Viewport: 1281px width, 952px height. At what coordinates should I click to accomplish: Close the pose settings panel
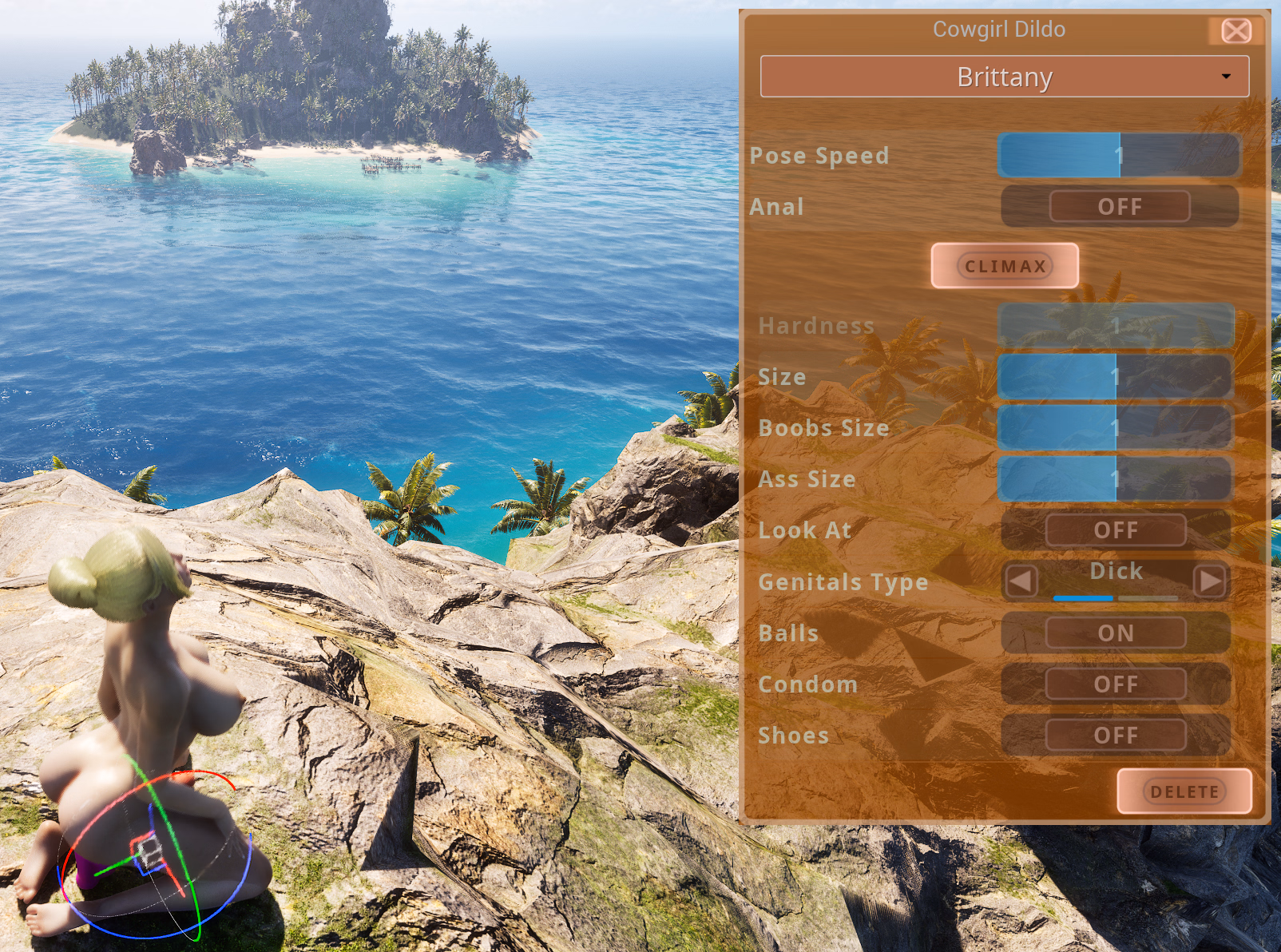click(1236, 31)
